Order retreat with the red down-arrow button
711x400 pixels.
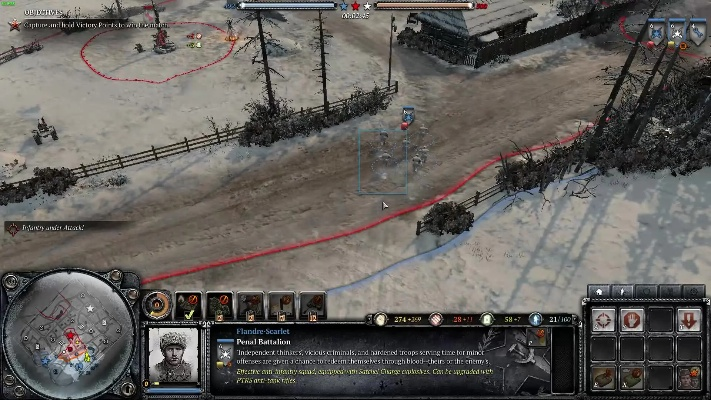pyautogui.click(x=688, y=320)
